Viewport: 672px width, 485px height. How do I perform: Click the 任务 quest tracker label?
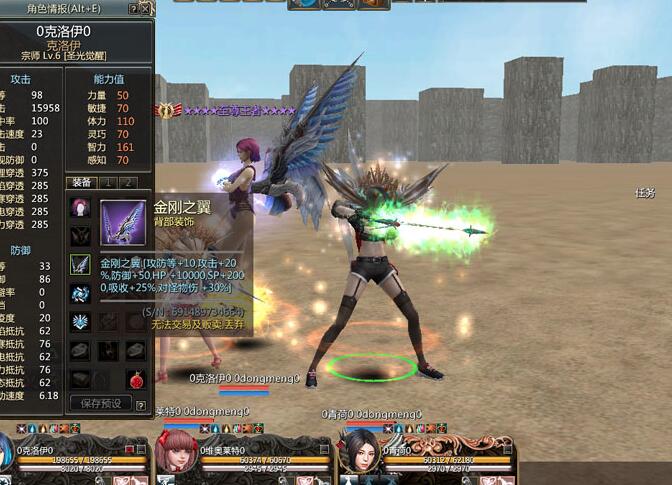644,193
